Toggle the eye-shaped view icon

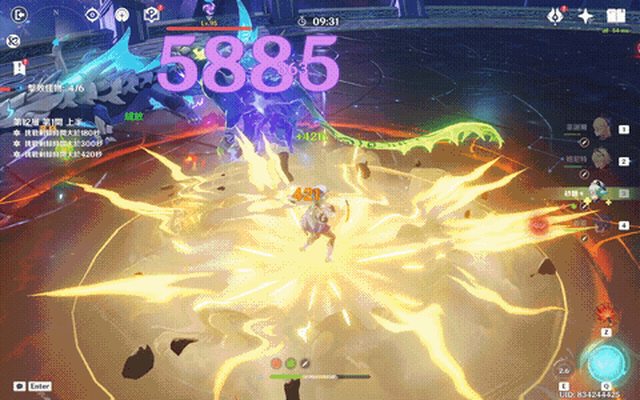tap(92, 14)
